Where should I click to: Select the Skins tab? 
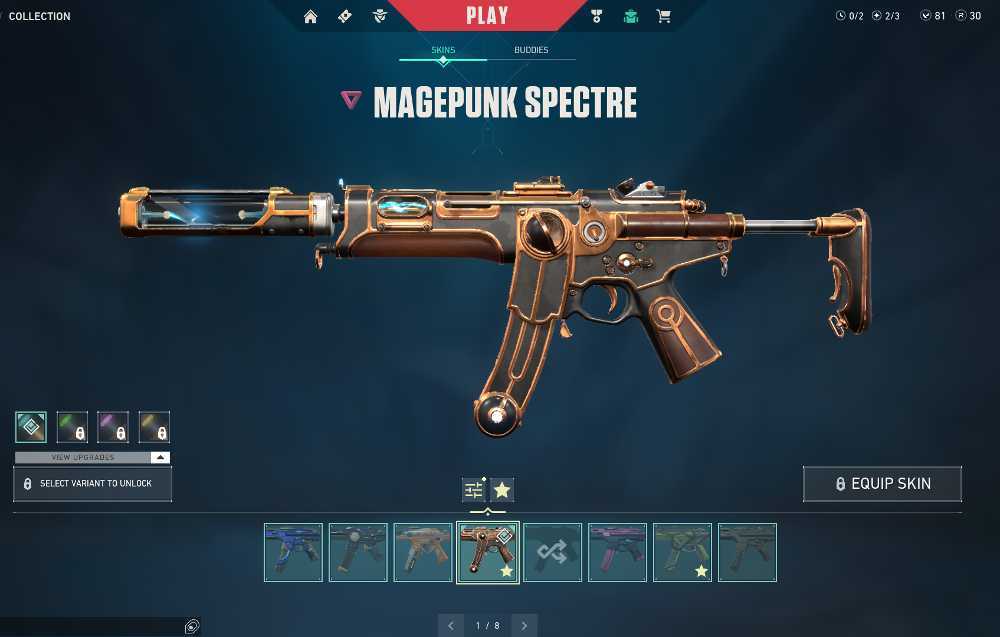(x=443, y=50)
